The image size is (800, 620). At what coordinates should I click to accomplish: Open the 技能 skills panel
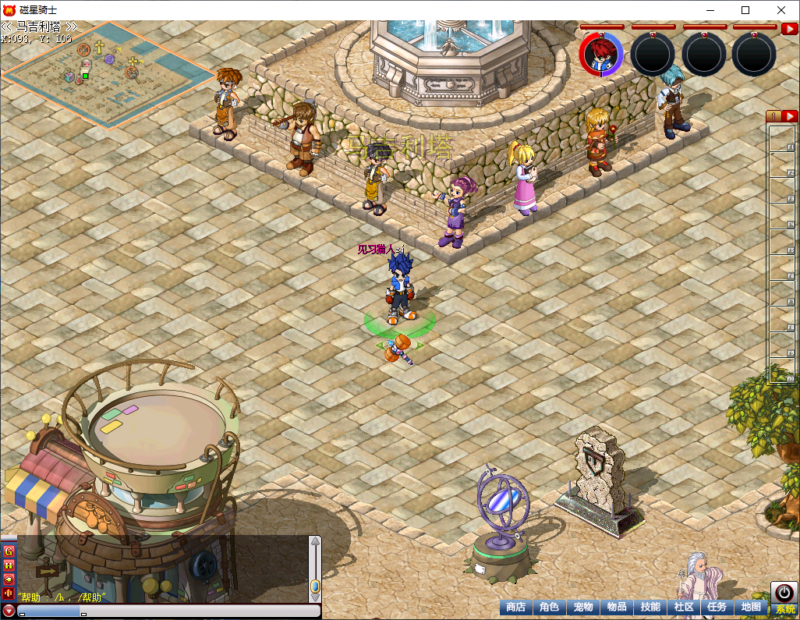coord(650,607)
